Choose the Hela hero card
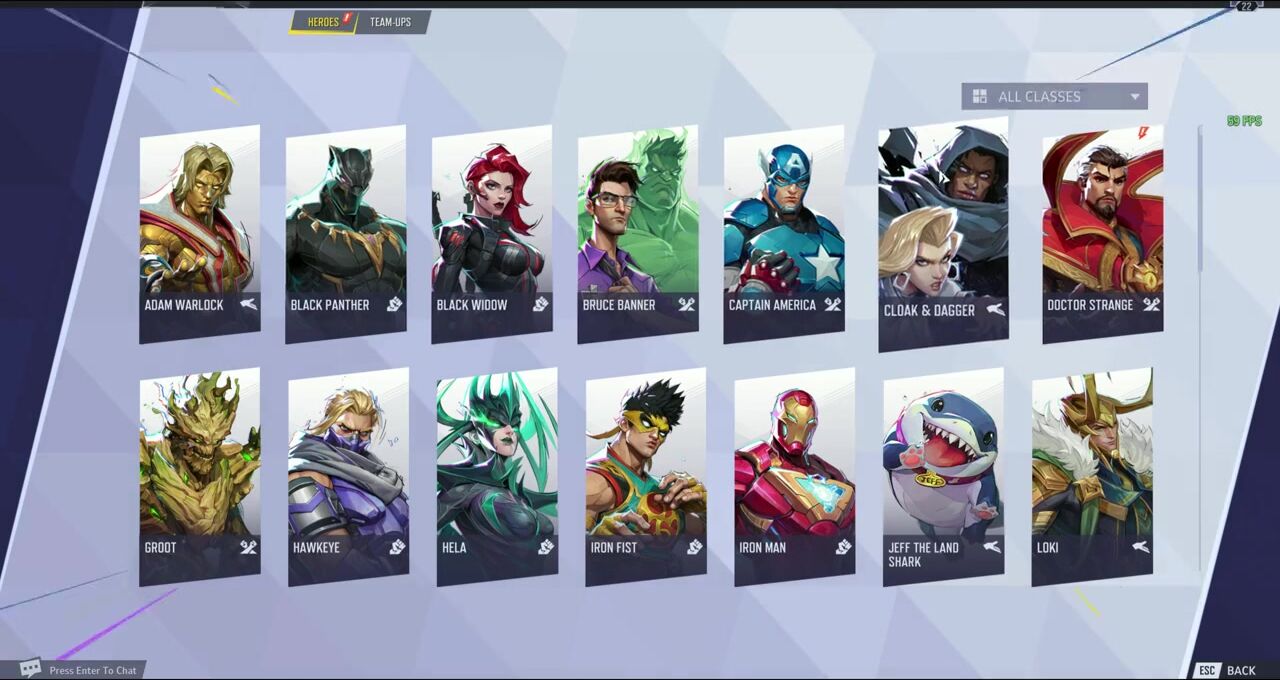The width and height of the screenshot is (1280, 680). point(497,475)
